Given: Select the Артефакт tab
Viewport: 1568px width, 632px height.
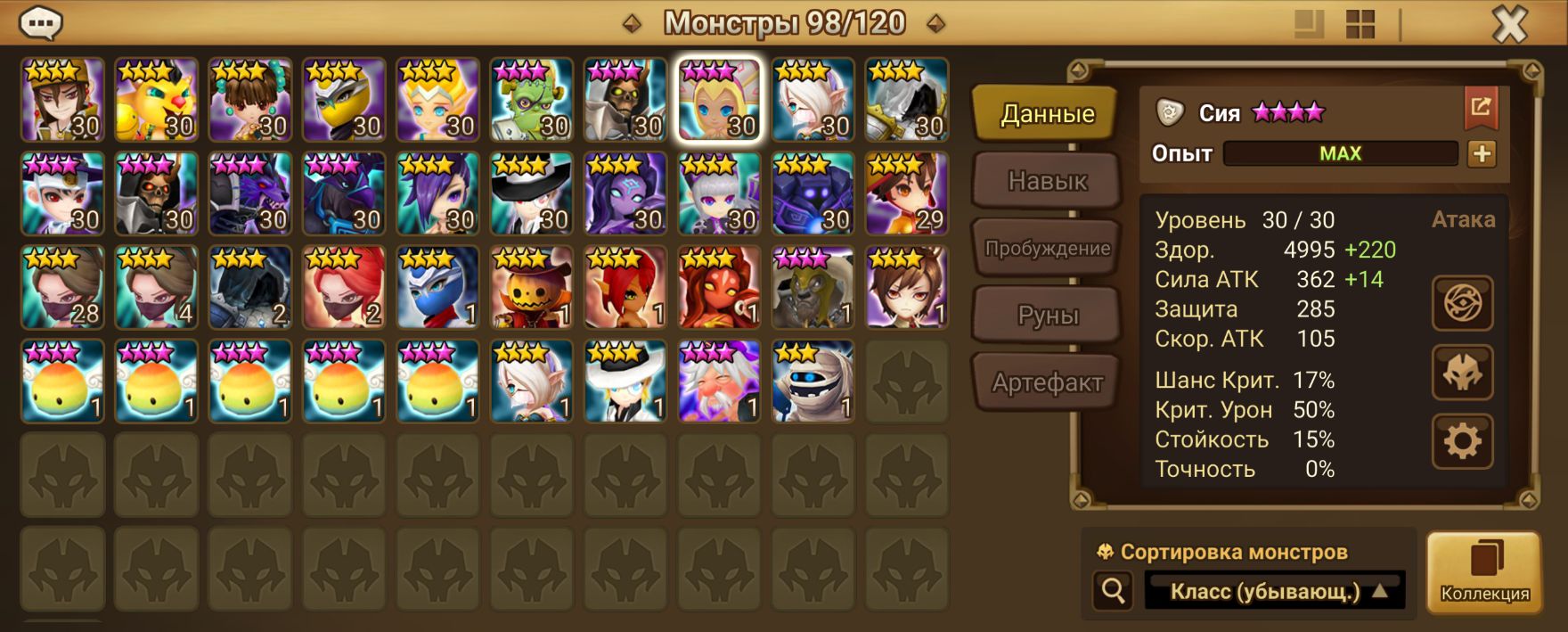Looking at the screenshot, I should (x=1047, y=383).
